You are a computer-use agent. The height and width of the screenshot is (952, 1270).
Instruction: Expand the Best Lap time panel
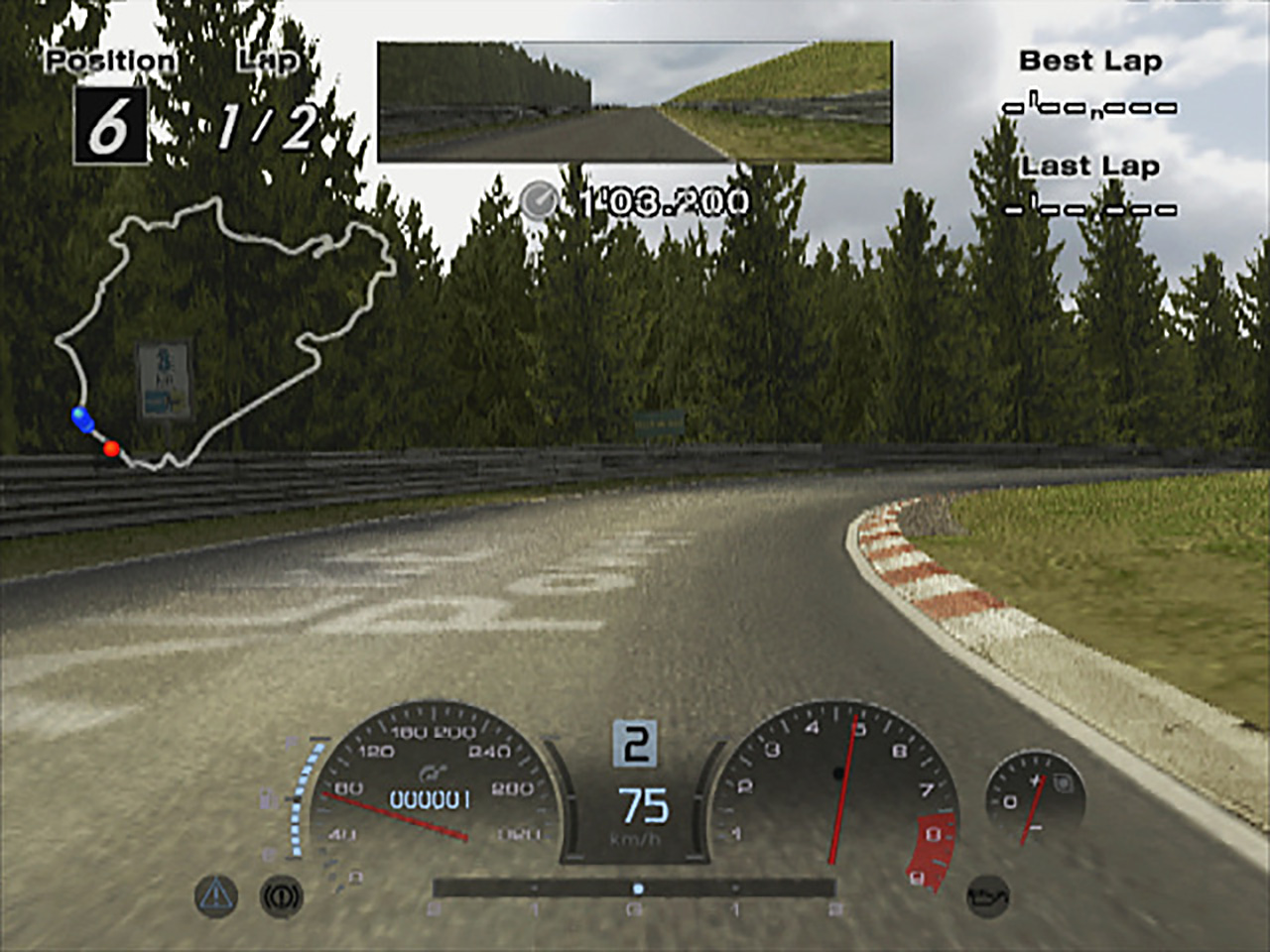(x=1089, y=84)
